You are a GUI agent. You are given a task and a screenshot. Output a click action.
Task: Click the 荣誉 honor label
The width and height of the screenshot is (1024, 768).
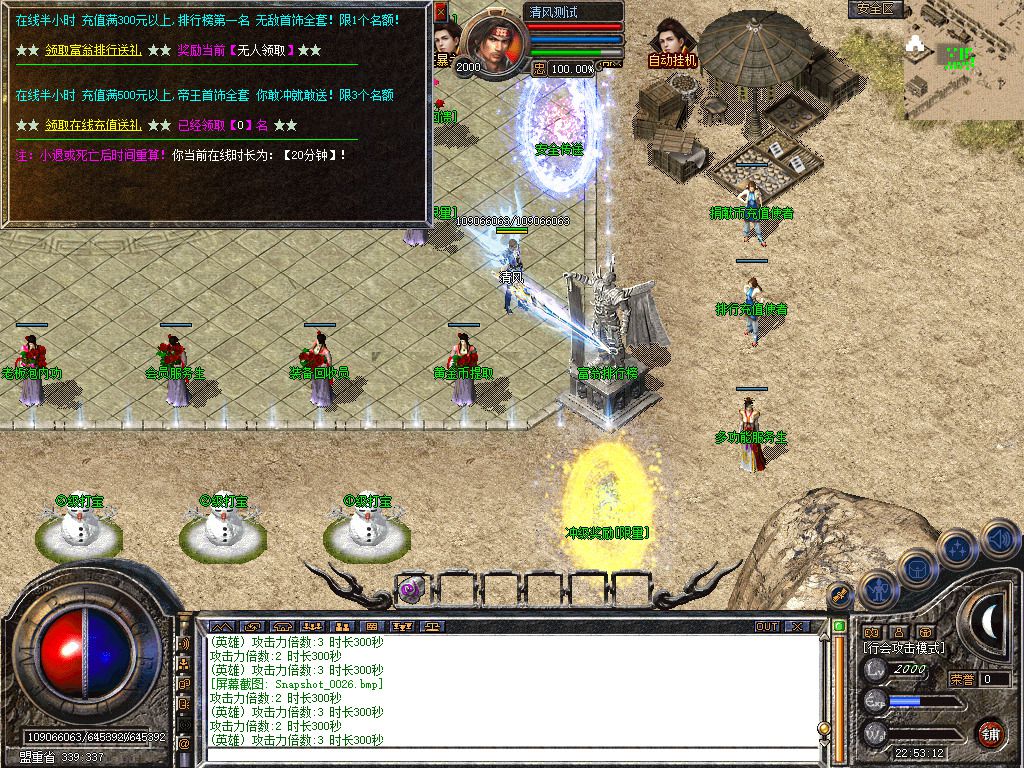pos(962,679)
